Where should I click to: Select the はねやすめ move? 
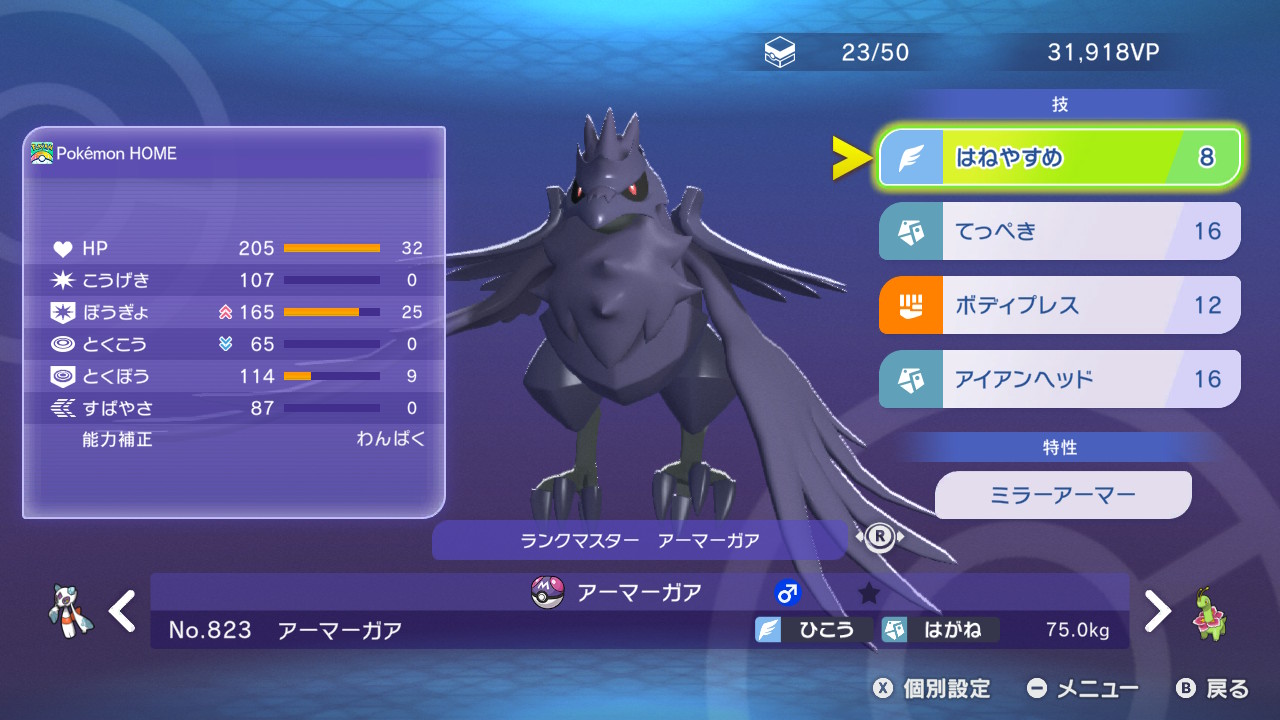[x=1059, y=158]
